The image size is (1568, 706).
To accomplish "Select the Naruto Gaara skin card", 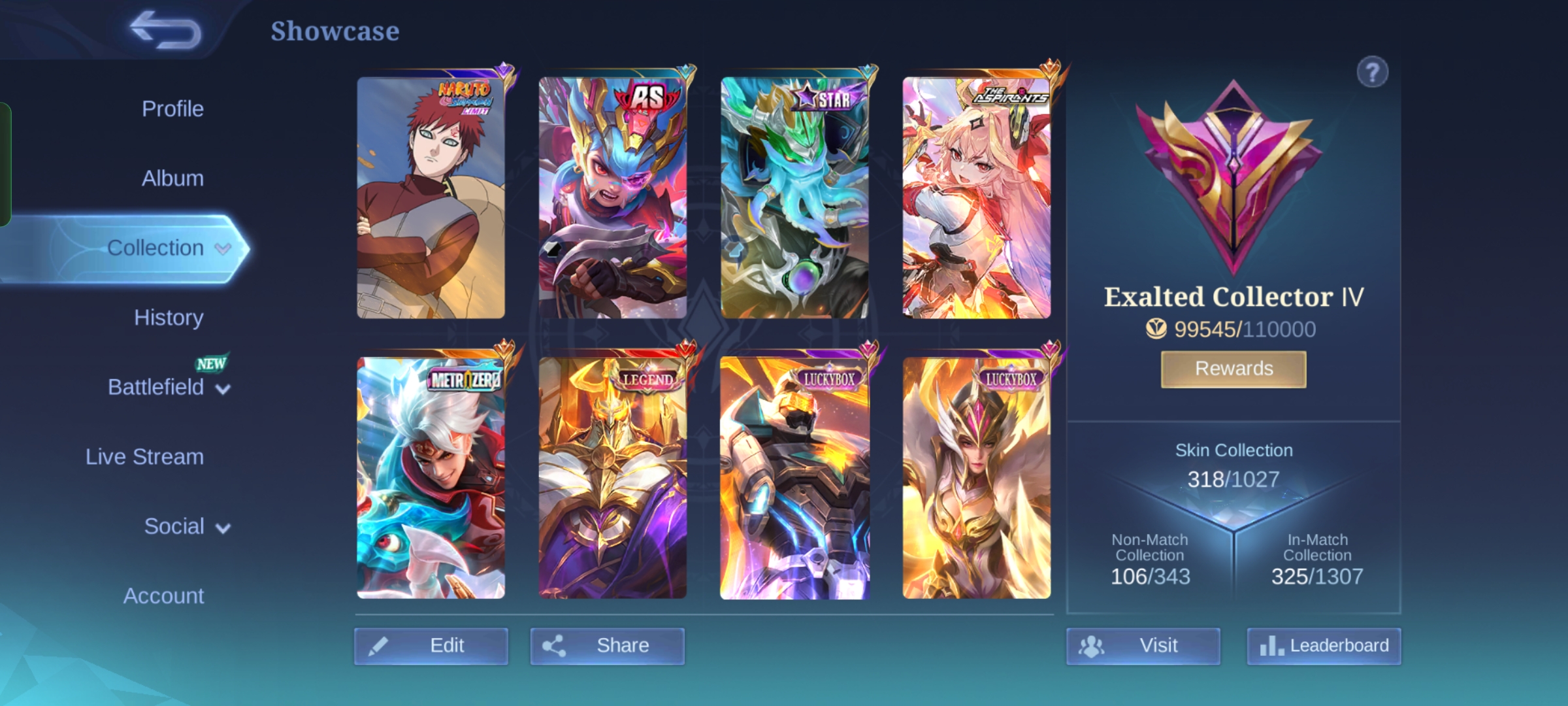I will [x=431, y=197].
